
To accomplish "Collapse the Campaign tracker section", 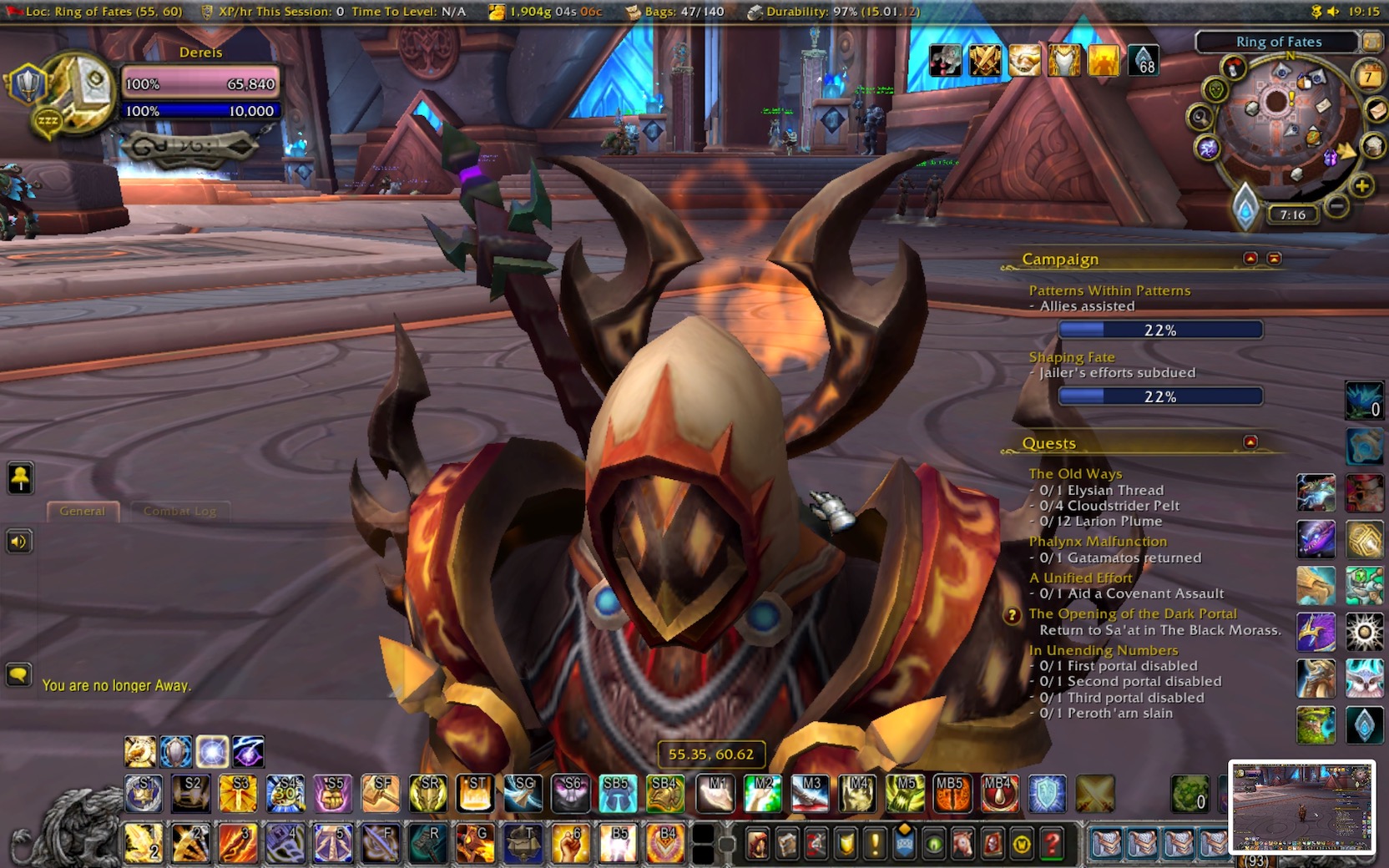I will 1250,258.
